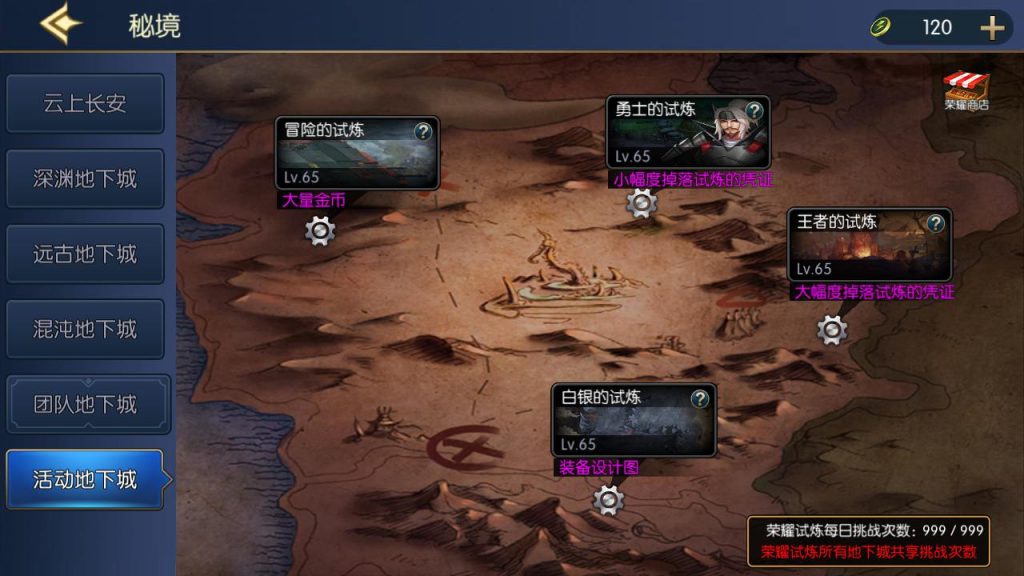Select the 远古地下城 tab

pos(85,254)
